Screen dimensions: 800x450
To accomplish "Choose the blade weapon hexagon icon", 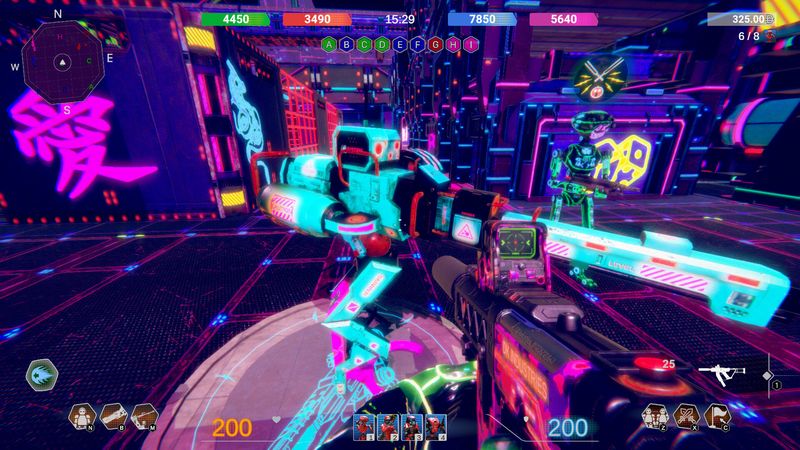I will pyautogui.click(x=113, y=415).
